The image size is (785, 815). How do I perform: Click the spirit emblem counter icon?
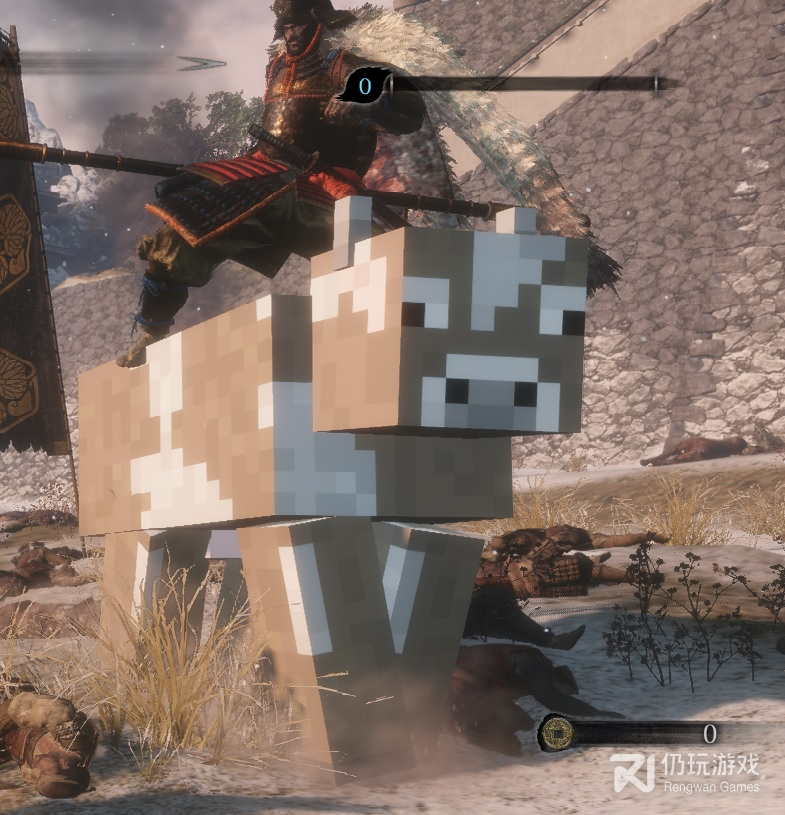coord(362,86)
